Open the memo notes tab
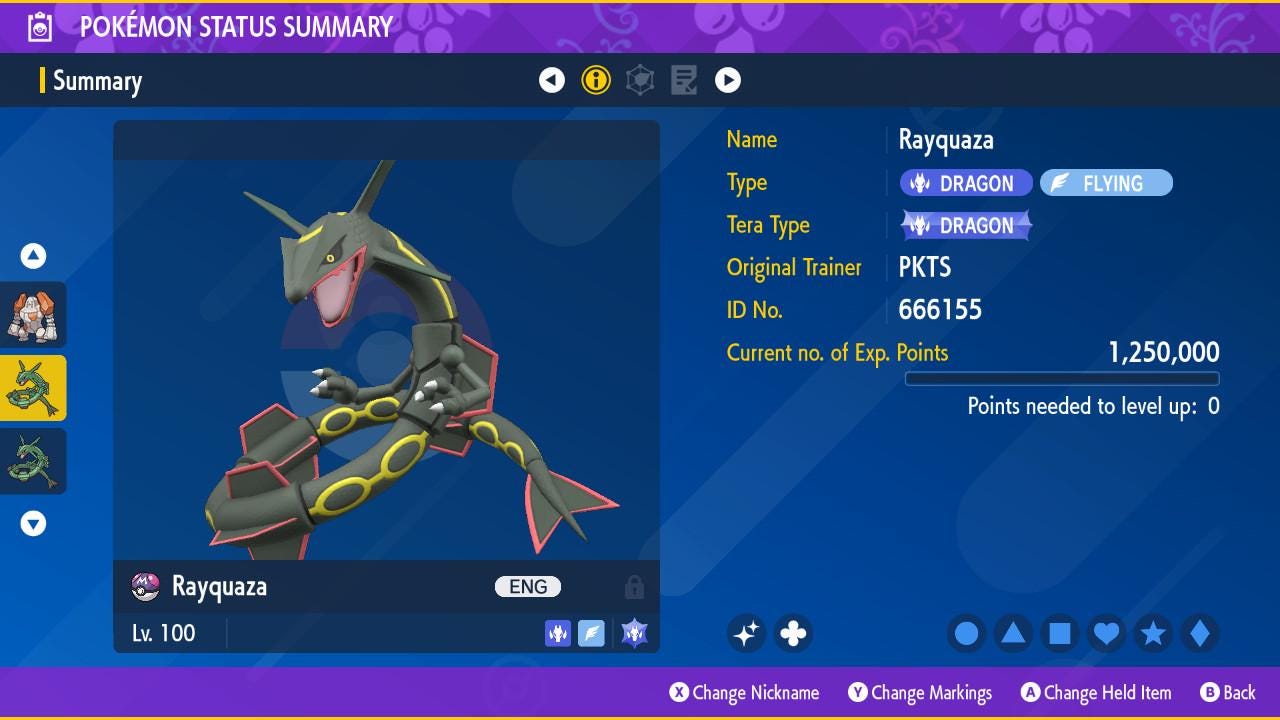Viewport: 1280px width, 720px height. click(x=684, y=80)
